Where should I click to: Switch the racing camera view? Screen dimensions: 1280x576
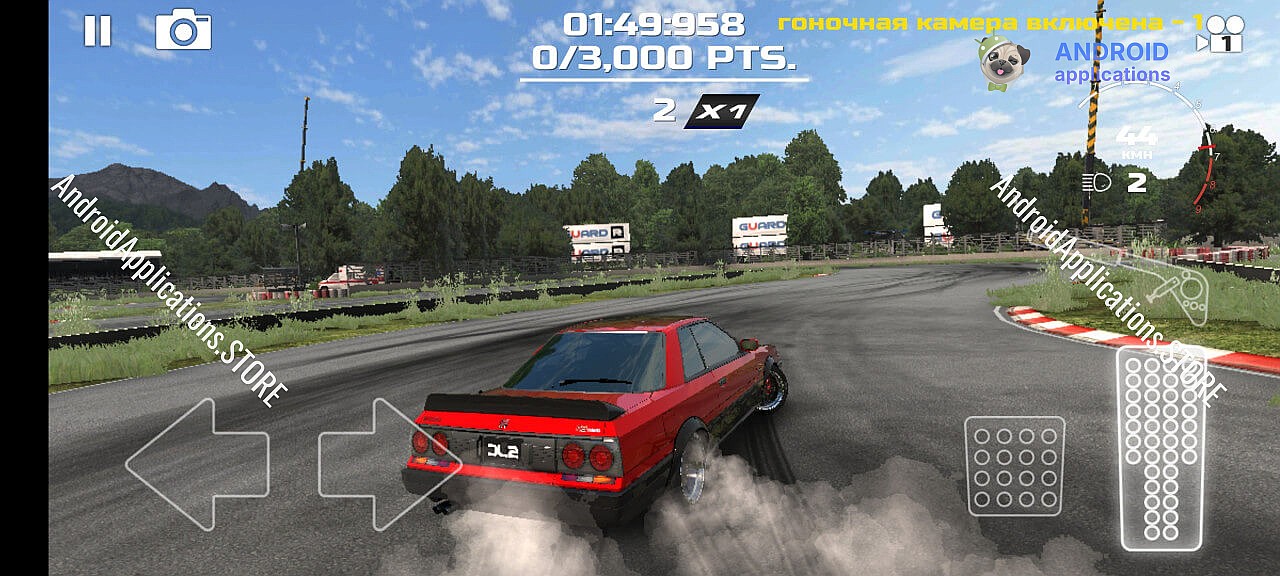1220,35
